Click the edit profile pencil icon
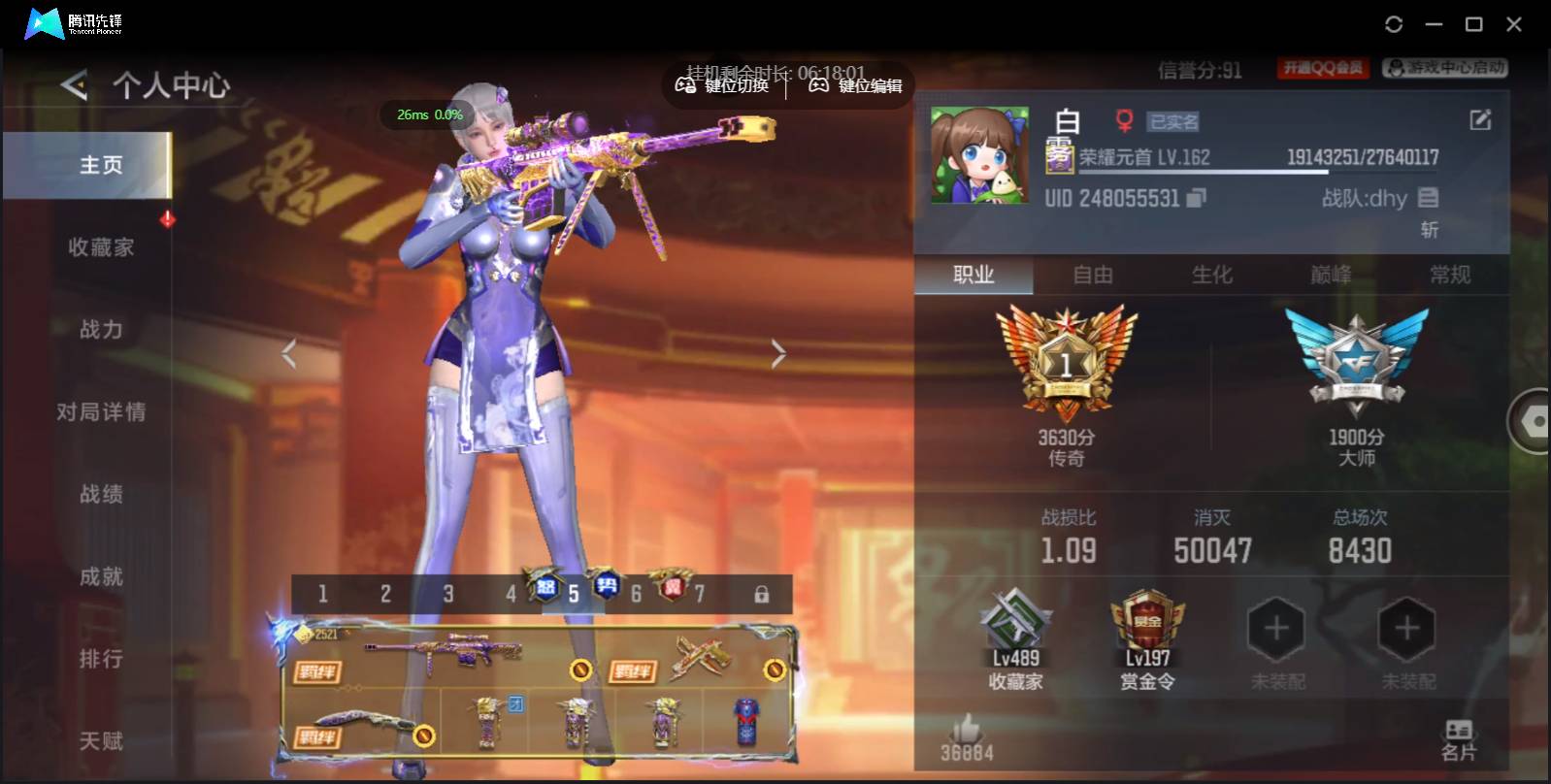 coord(1479,119)
